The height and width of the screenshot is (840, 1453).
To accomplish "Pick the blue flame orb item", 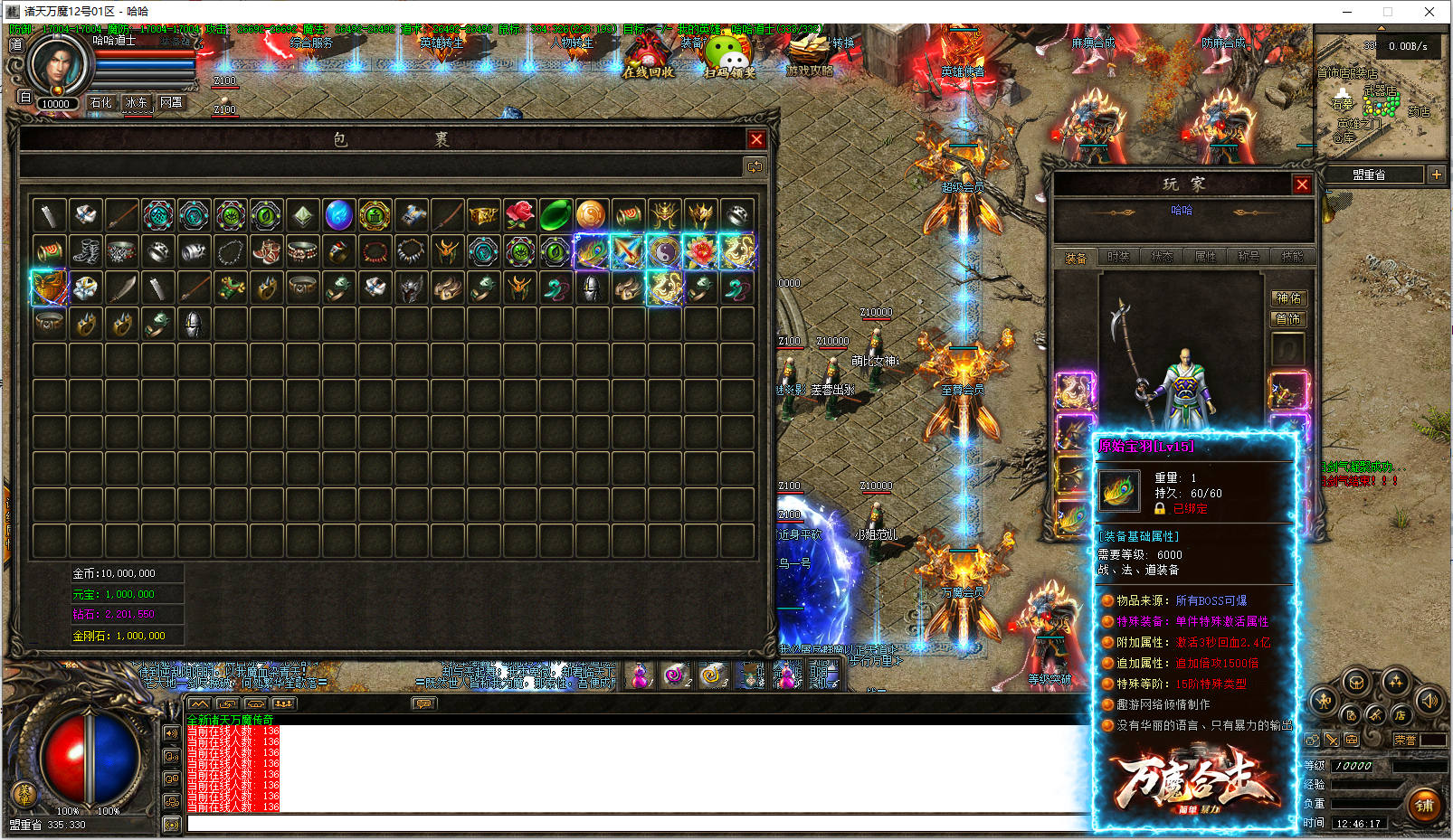I will (338, 215).
